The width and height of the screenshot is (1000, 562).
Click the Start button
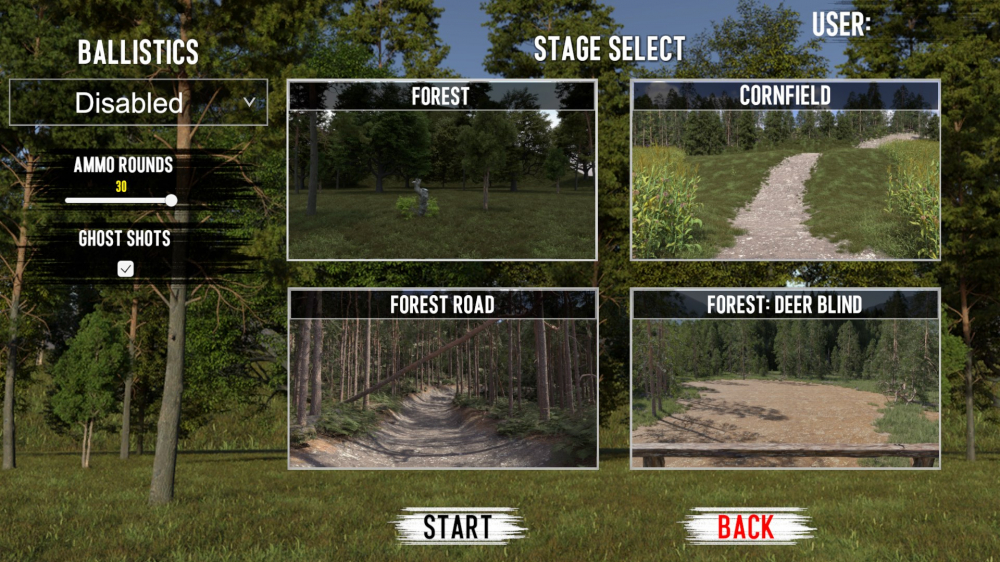(x=458, y=526)
